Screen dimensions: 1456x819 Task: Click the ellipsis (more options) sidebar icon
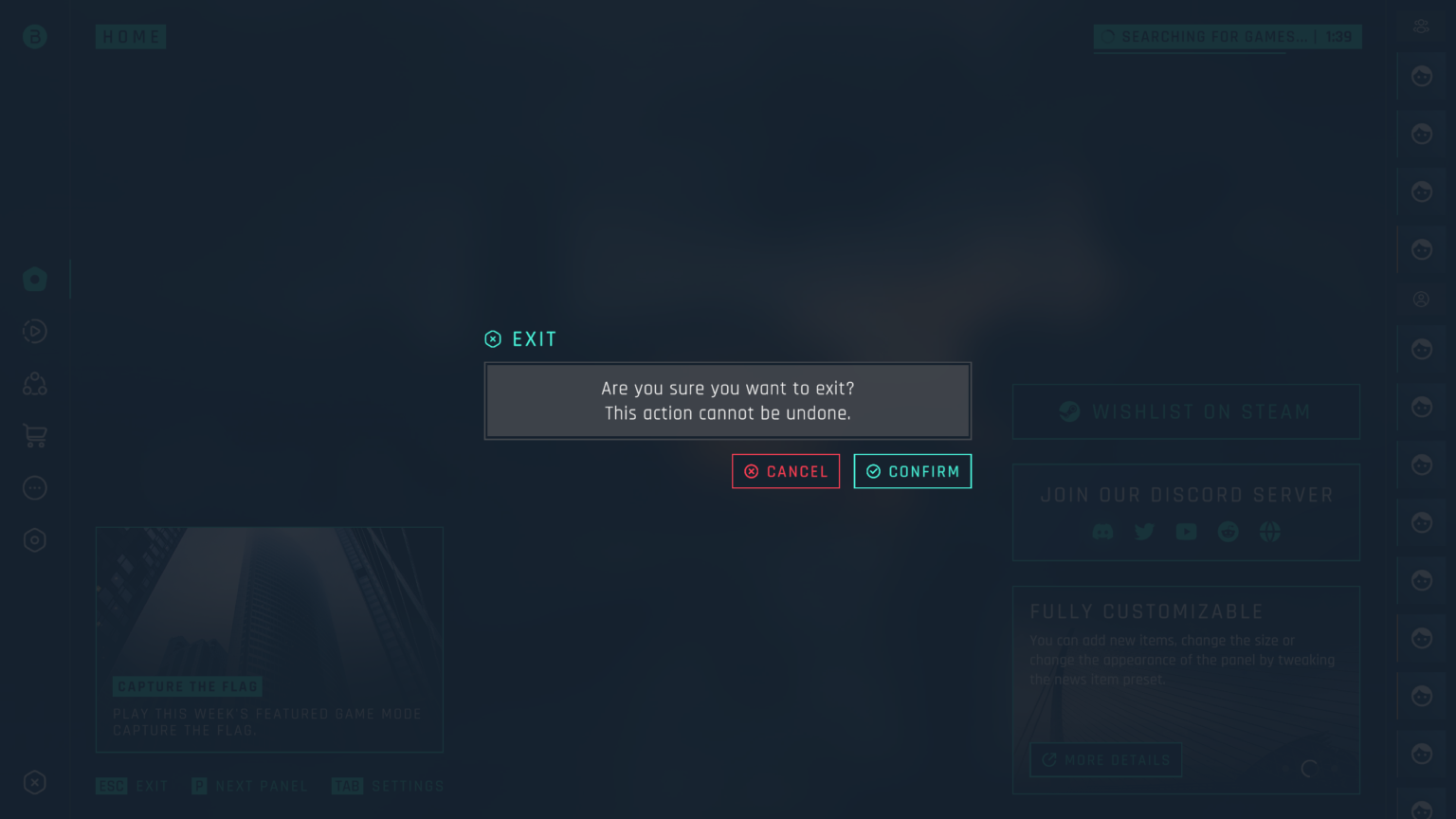[x=35, y=487]
